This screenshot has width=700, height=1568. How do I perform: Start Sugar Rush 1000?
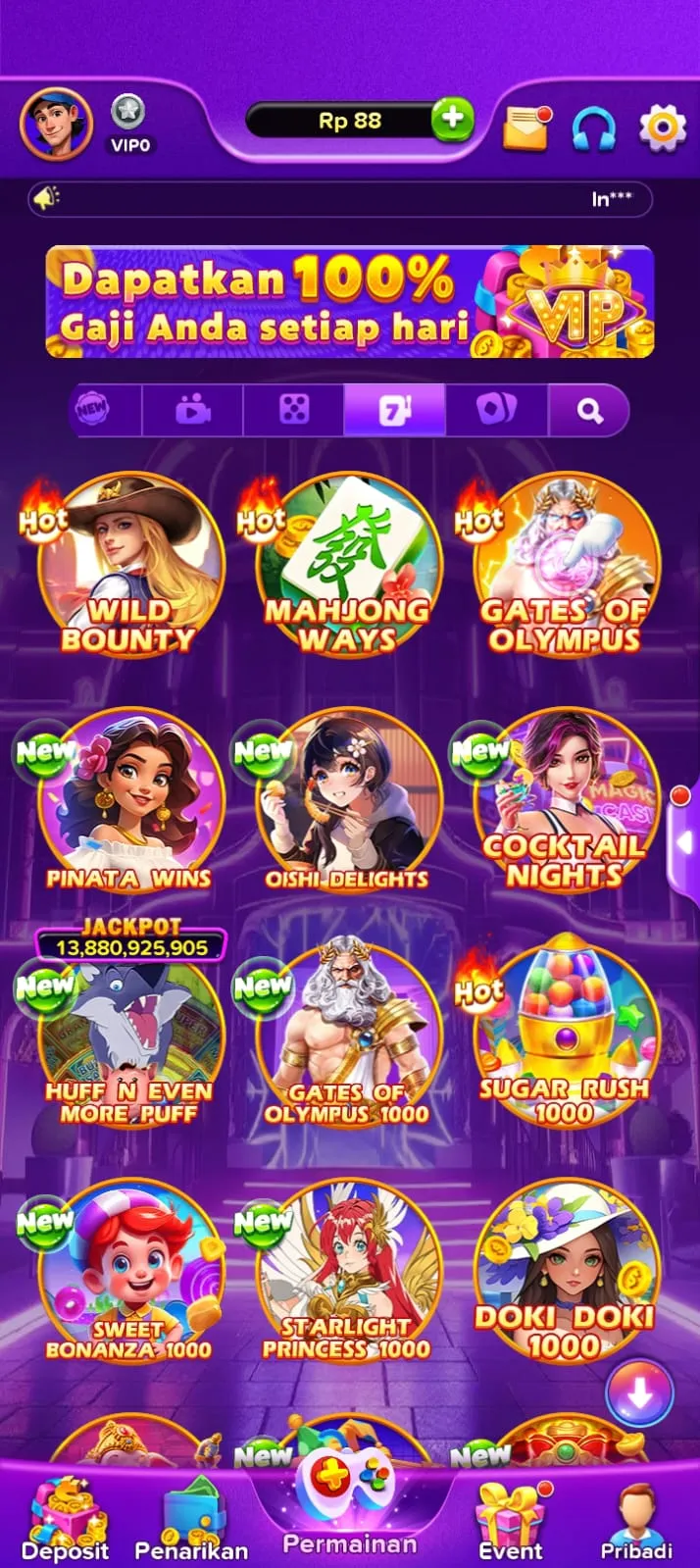click(x=565, y=1037)
